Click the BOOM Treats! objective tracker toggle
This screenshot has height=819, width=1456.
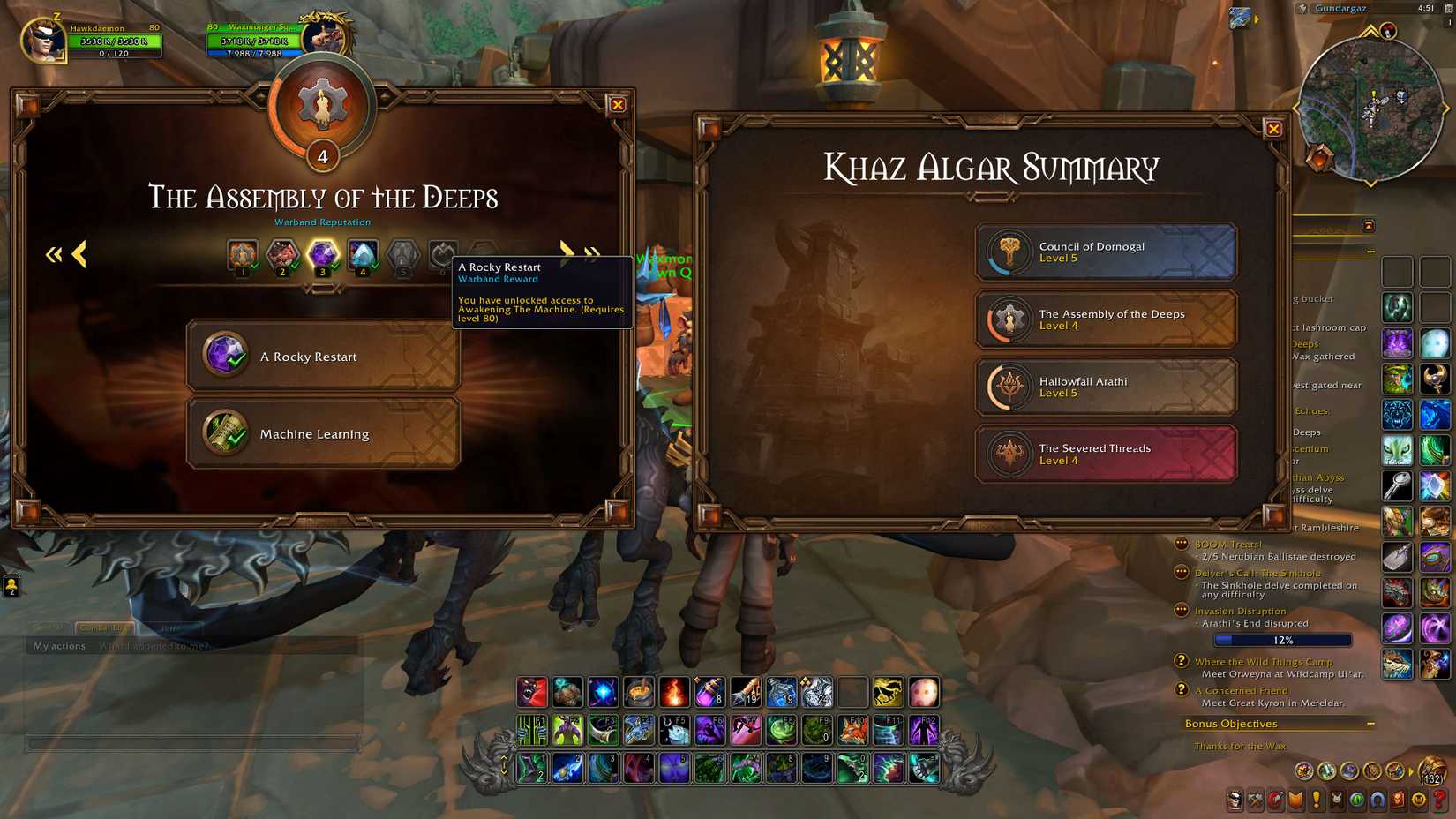pyautogui.click(x=1182, y=544)
